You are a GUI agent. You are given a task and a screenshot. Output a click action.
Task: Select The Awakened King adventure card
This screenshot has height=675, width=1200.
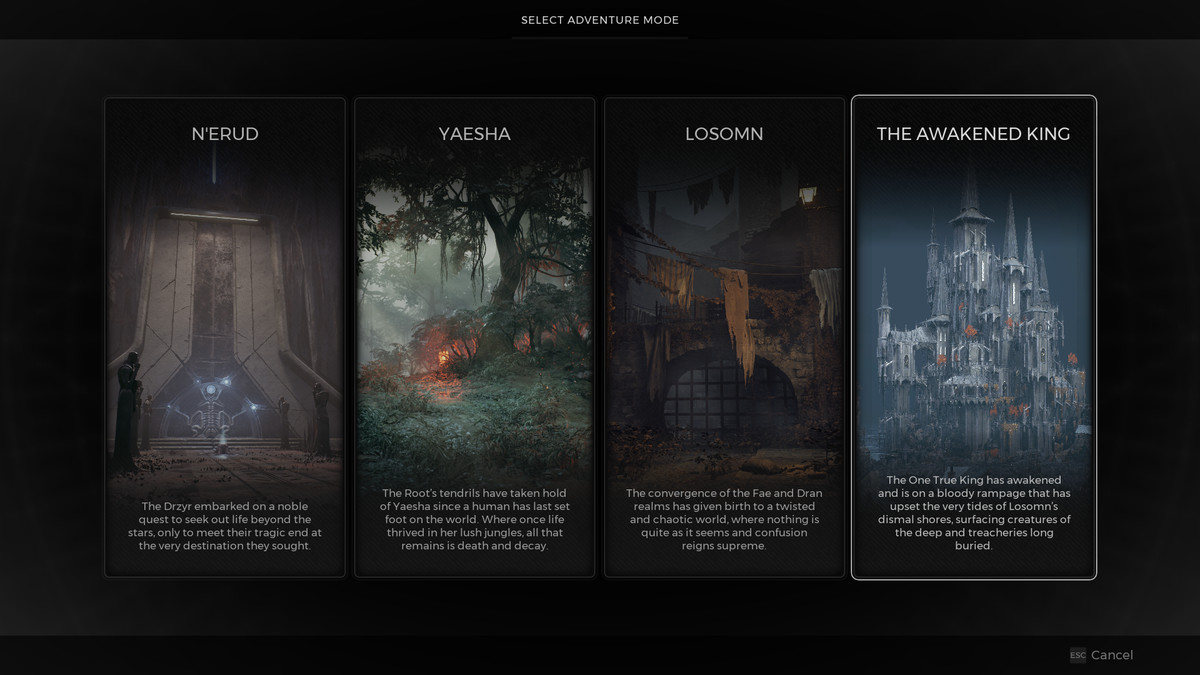(973, 337)
